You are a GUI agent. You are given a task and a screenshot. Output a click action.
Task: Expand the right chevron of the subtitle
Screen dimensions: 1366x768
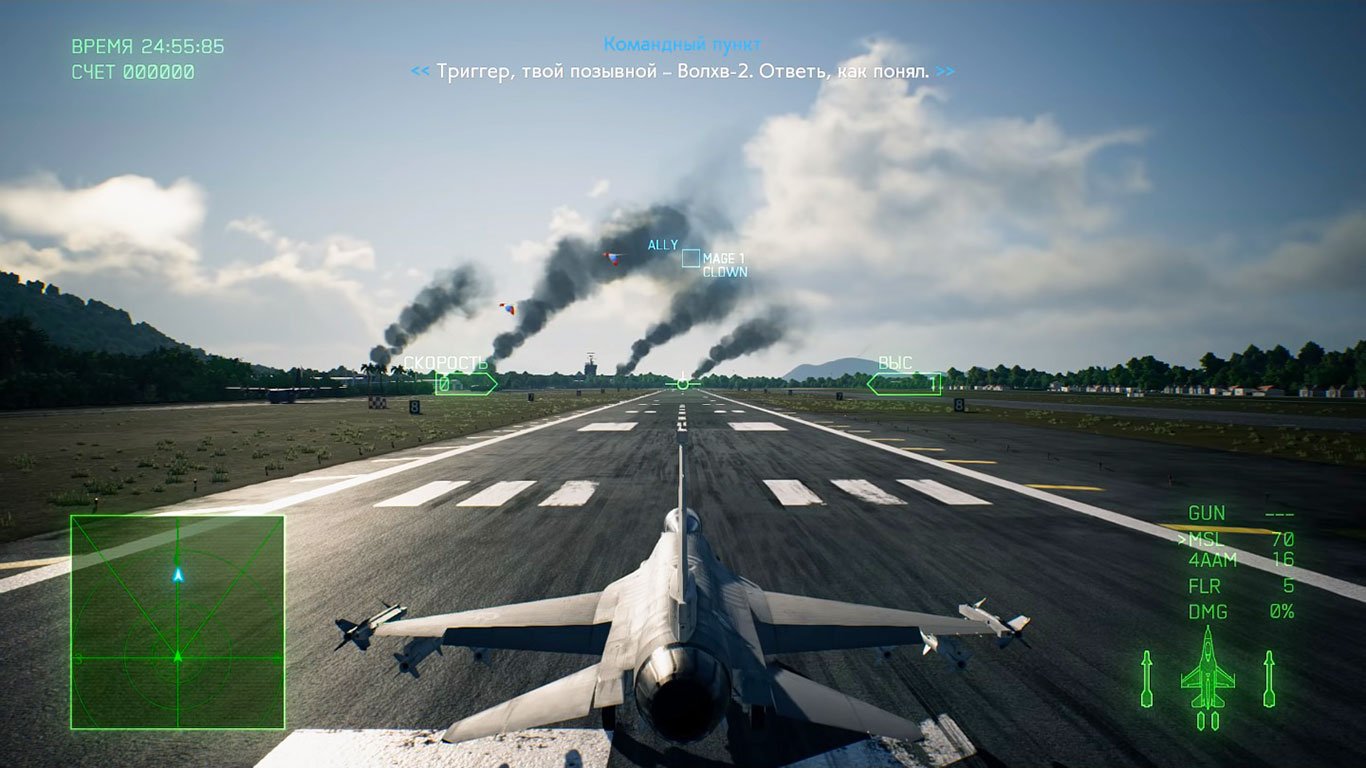(943, 71)
